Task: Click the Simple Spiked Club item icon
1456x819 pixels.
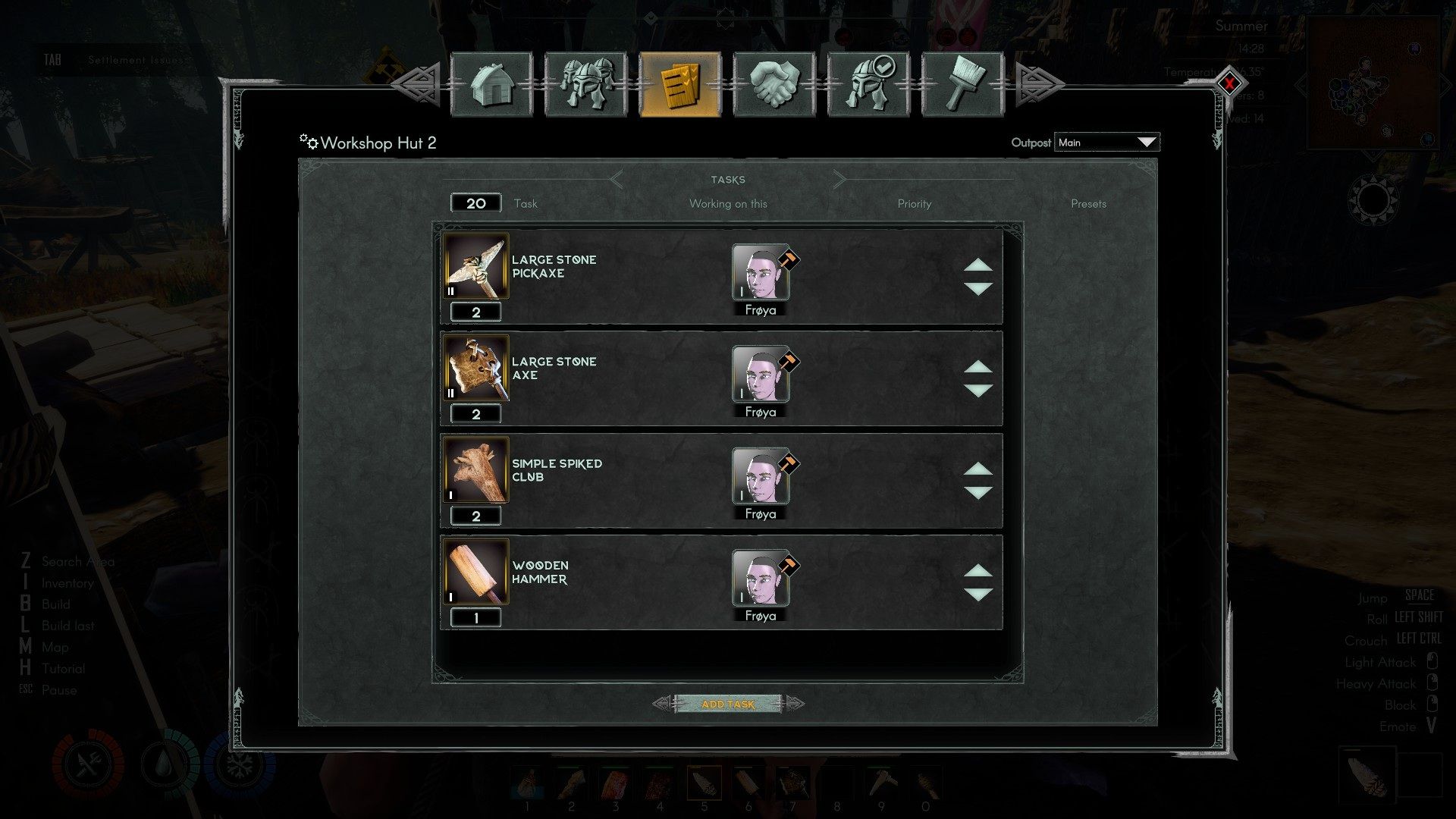Action: pyautogui.click(x=476, y=470)
